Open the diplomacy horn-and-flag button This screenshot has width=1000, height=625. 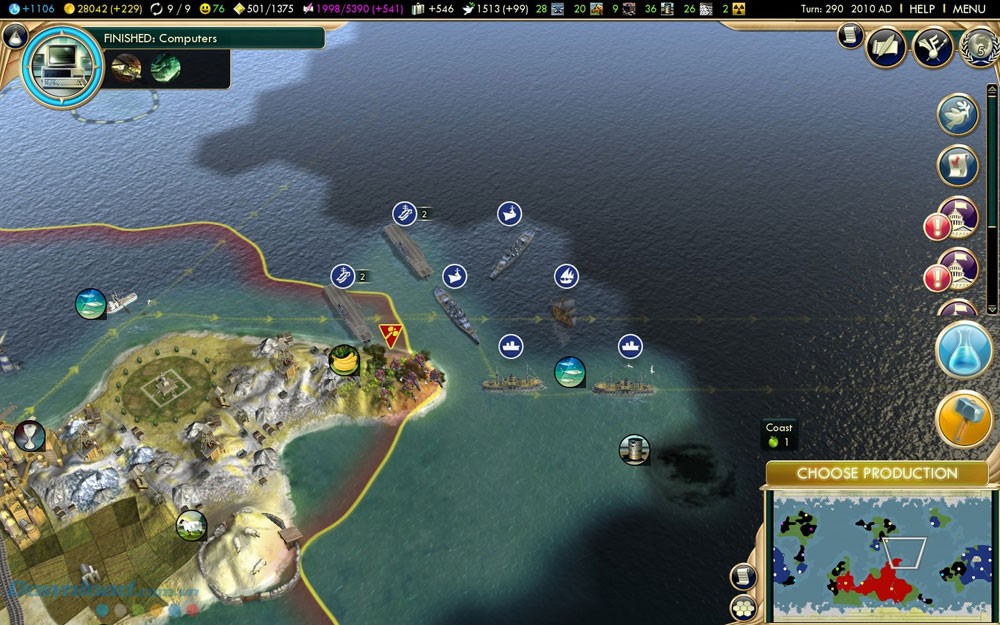932,47
